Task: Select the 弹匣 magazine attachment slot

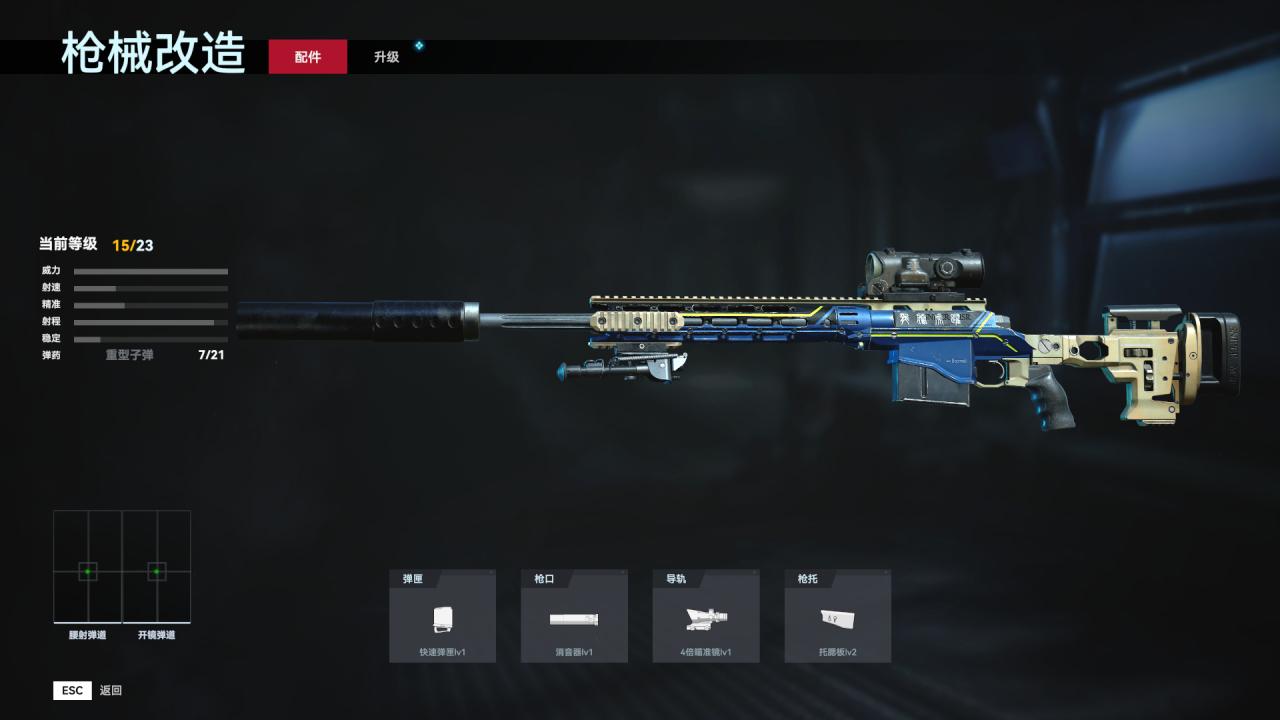Action: click(442, 616)
